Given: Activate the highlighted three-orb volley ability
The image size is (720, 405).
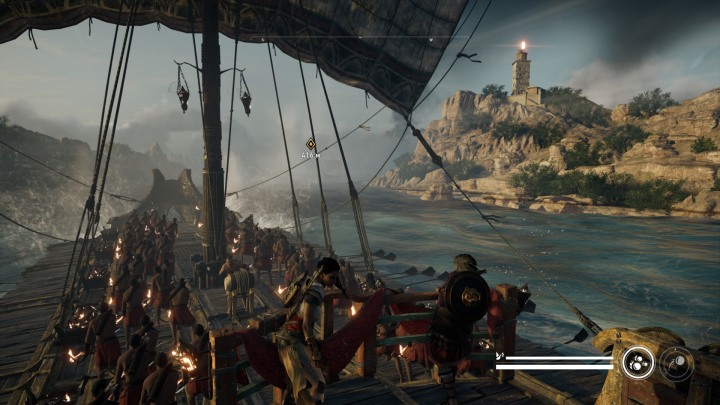Looking at the screenshot, I should pos(637,362).
